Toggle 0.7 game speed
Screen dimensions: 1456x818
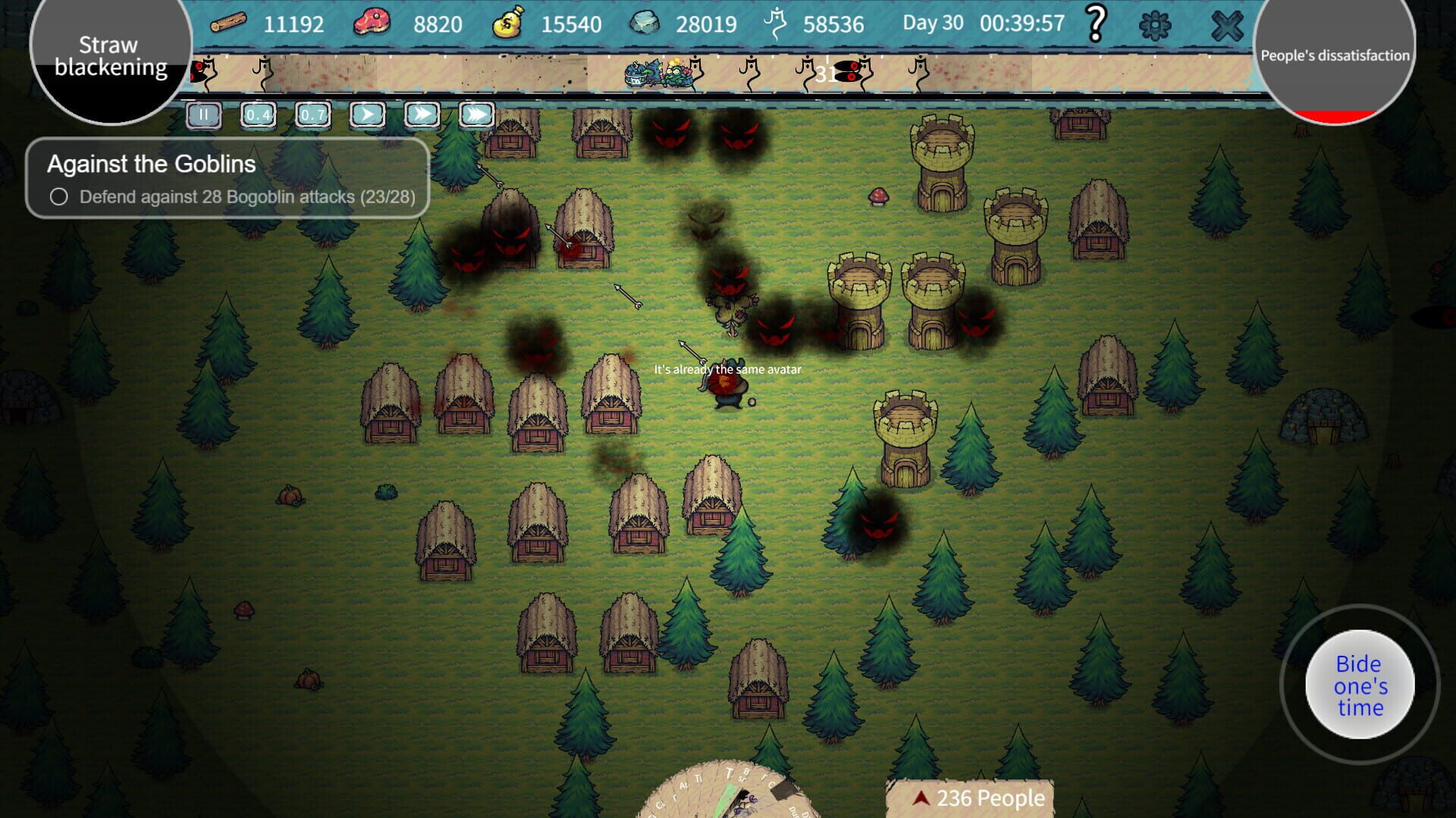[312, 114]
